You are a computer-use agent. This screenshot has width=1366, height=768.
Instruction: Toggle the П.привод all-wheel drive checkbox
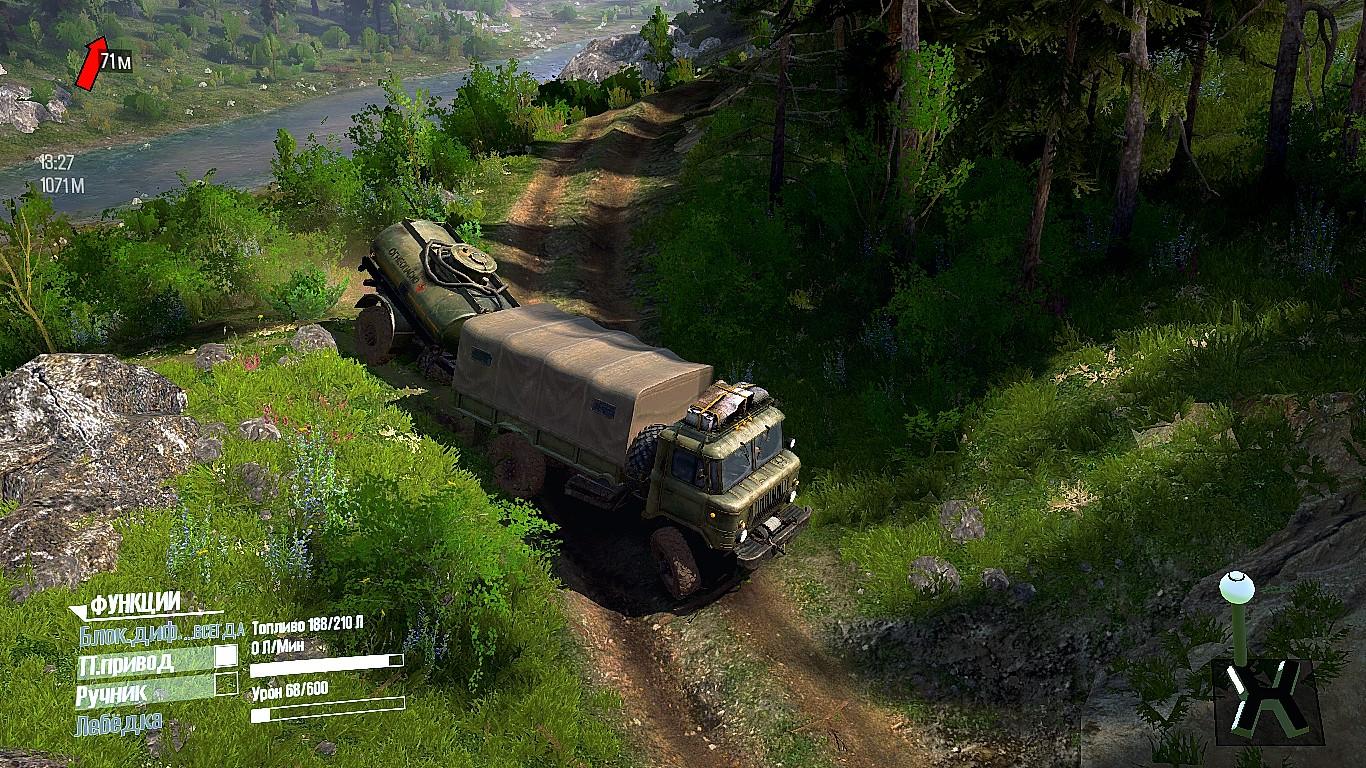[227, 656]
